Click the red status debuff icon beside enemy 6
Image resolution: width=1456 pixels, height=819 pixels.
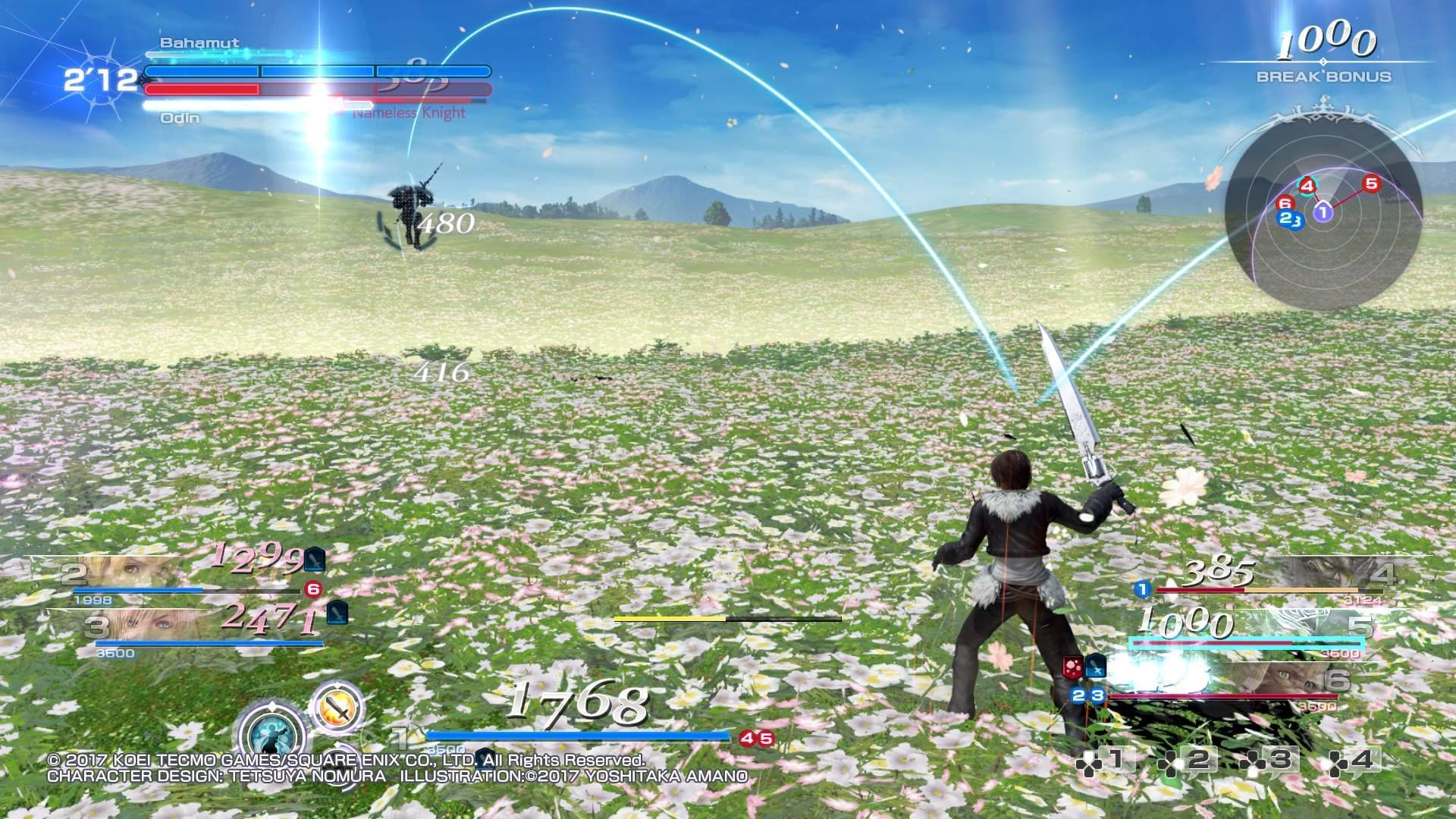click(x=1072, y=667)
